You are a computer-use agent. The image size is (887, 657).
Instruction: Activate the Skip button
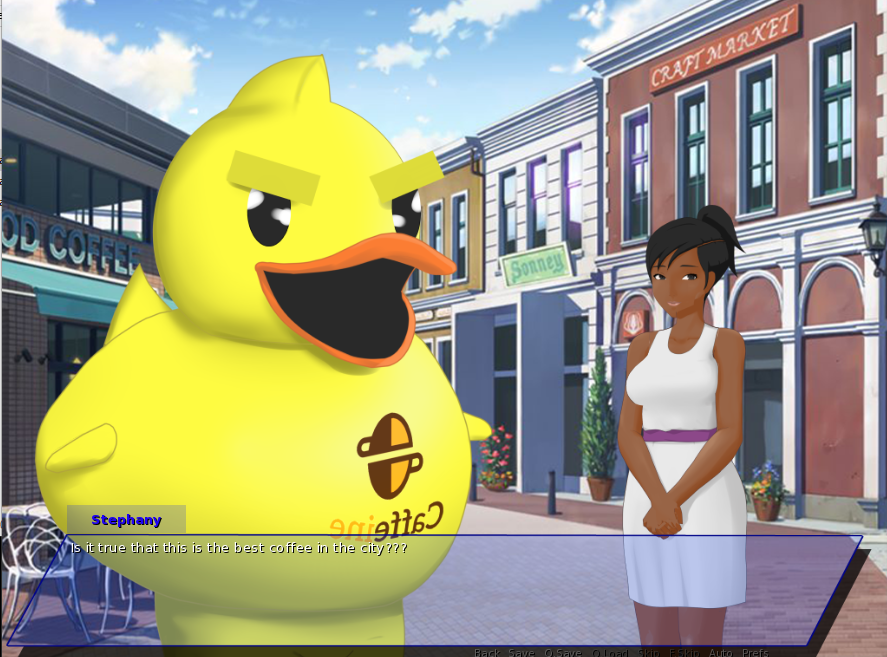(x=650, y=653)
